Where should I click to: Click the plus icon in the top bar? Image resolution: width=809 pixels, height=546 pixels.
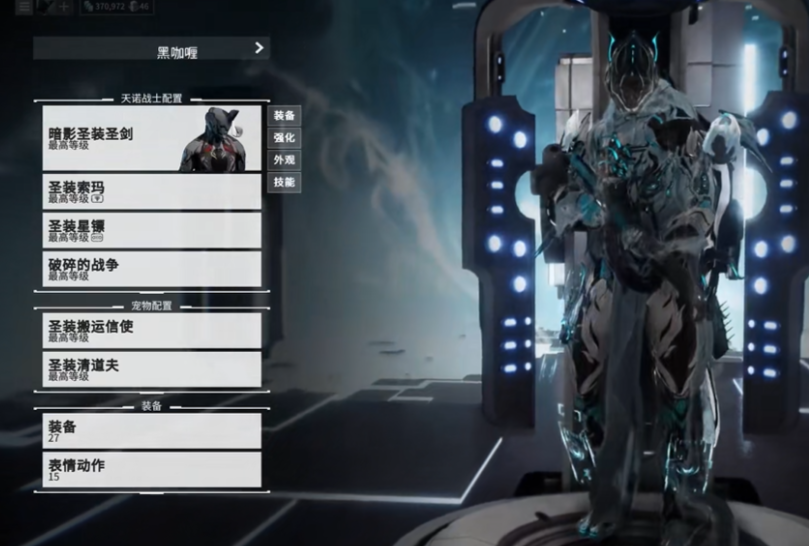tap(66, 7)
